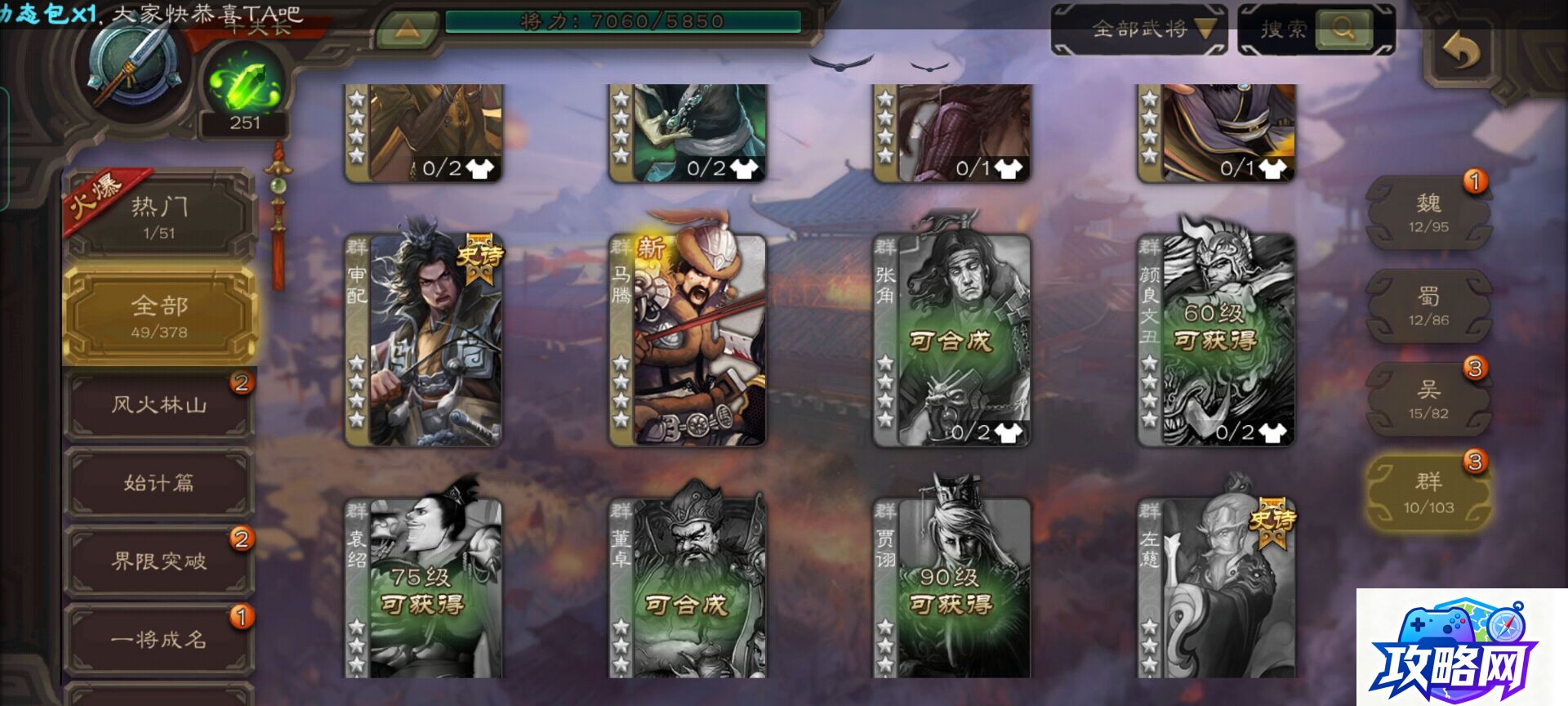Select the 群 faction tab

[x=1428, y=494]
